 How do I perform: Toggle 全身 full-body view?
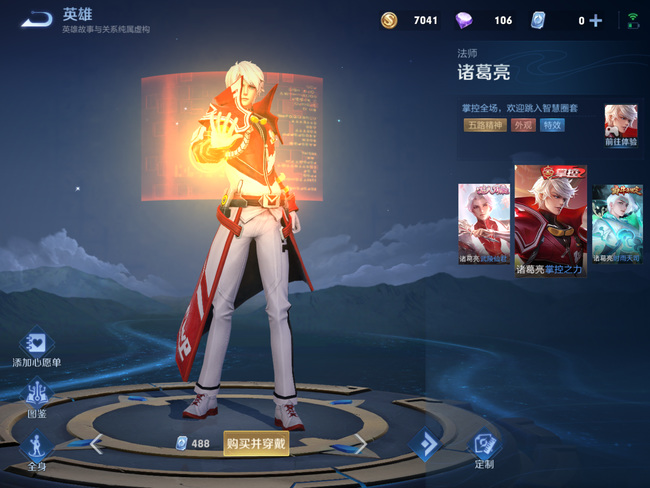point(37,448)
